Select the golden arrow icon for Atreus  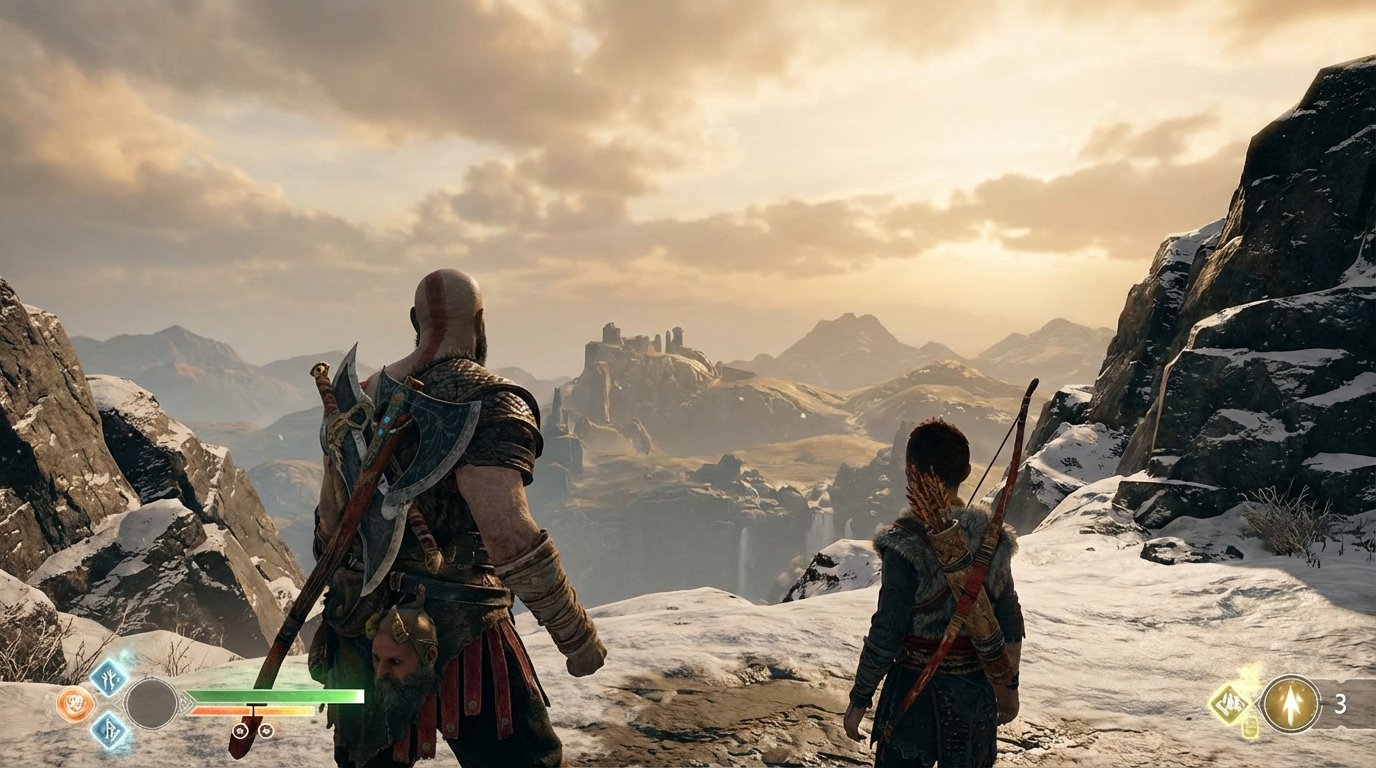click(1290, 704)
